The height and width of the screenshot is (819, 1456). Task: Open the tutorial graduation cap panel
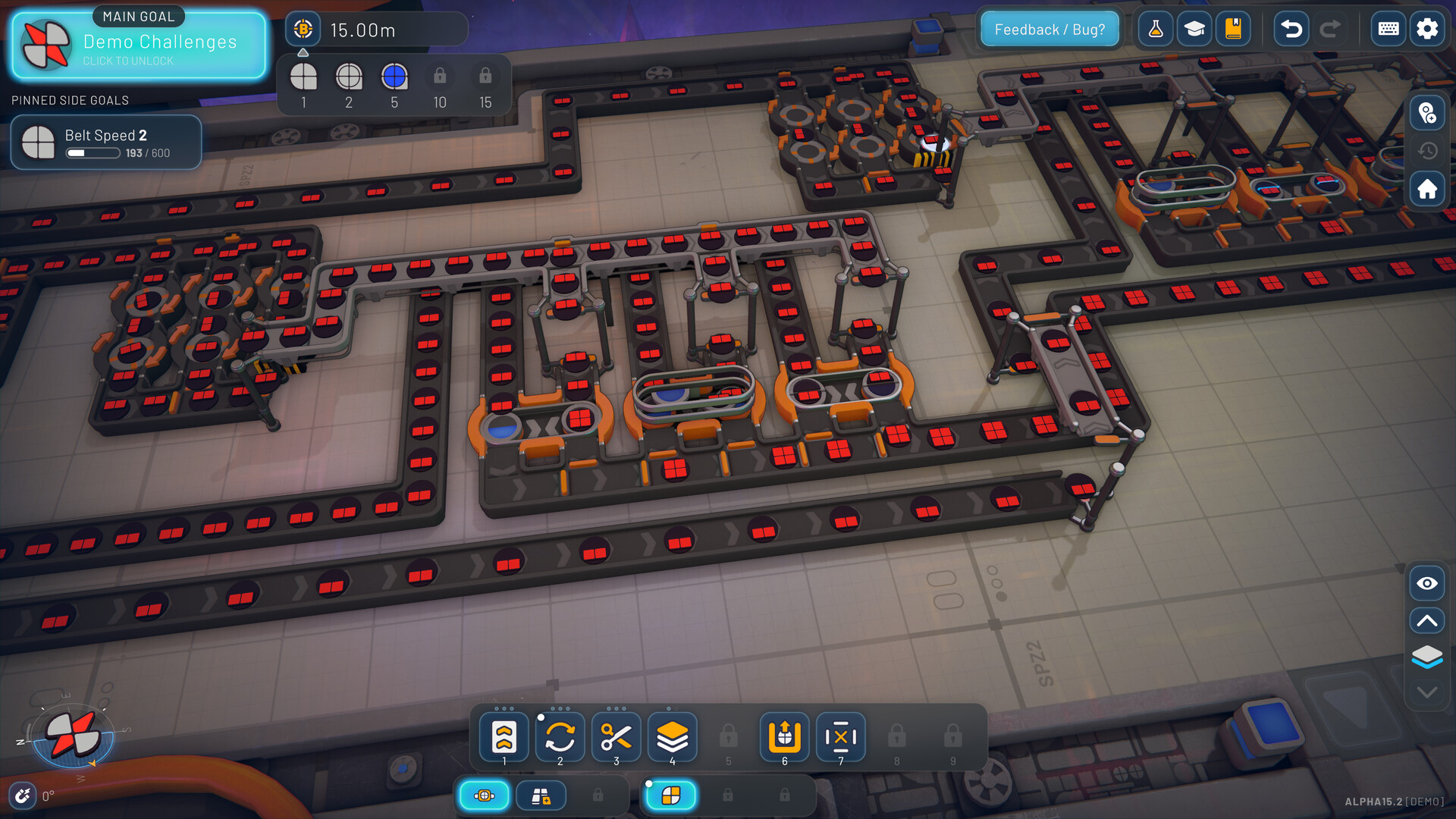(1194, 29)
